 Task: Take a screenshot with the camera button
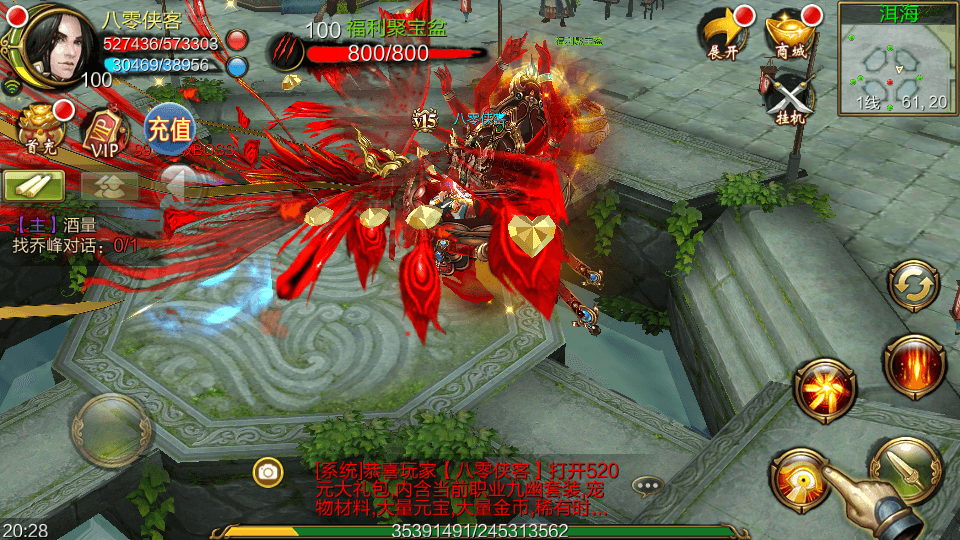(x=267, y=471)
